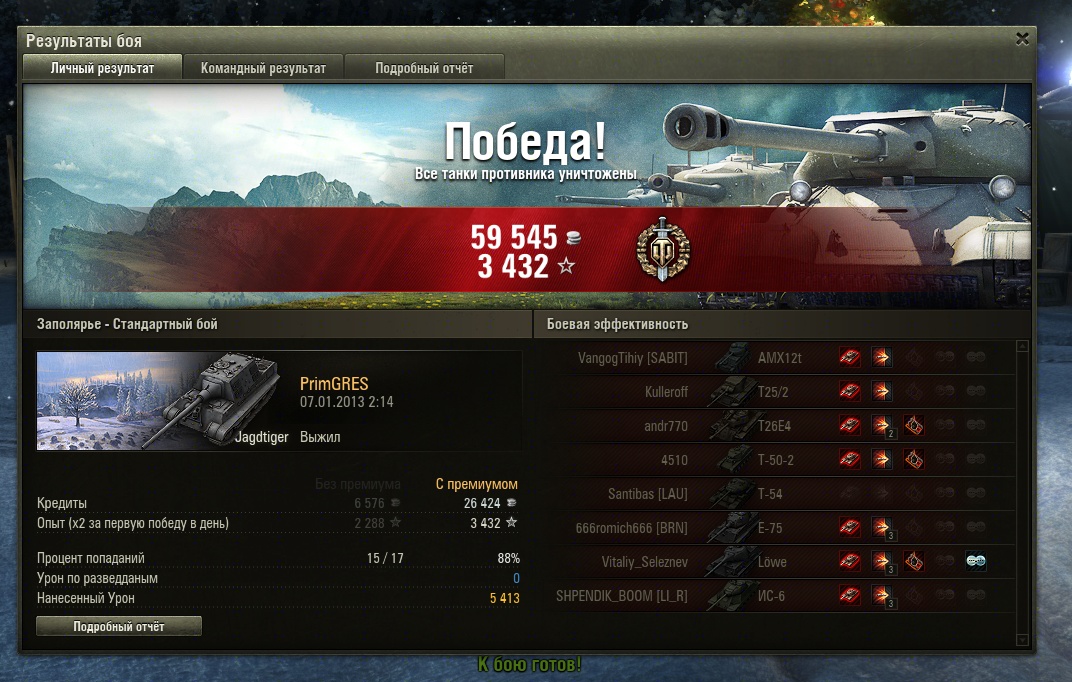
Task: Switch to the Командный результат tab
Action: [x=263, y=68]
